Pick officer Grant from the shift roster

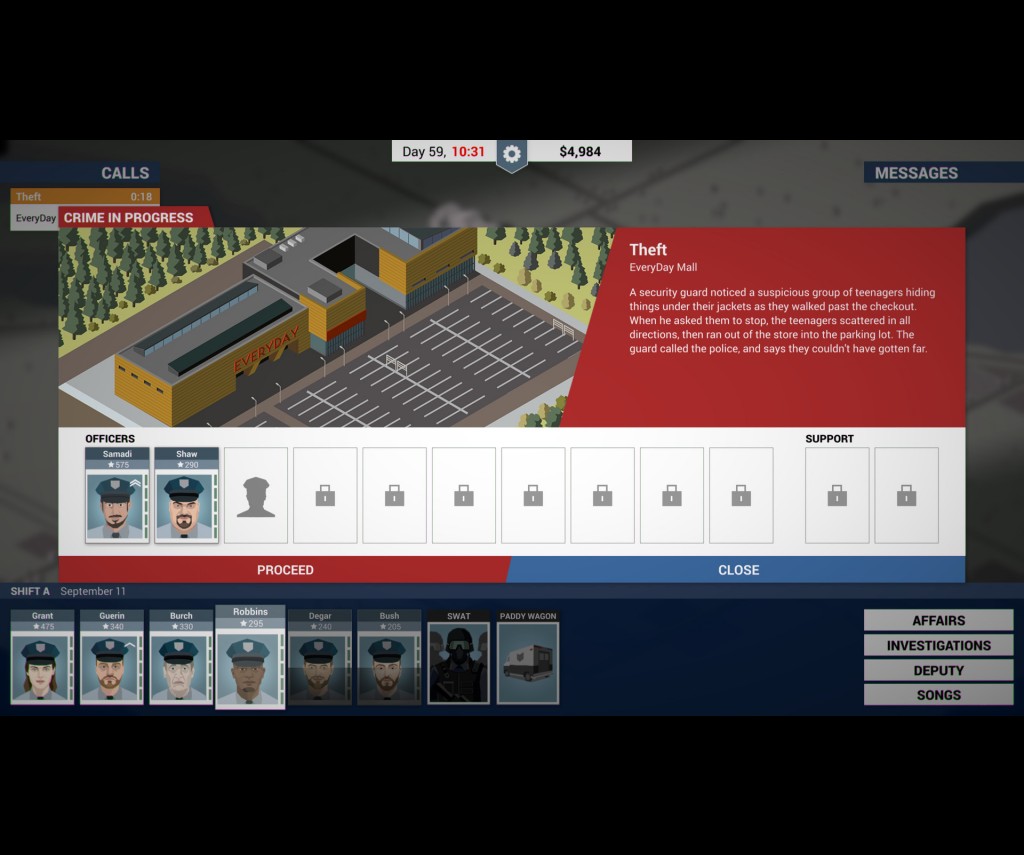tap(42, 657)
